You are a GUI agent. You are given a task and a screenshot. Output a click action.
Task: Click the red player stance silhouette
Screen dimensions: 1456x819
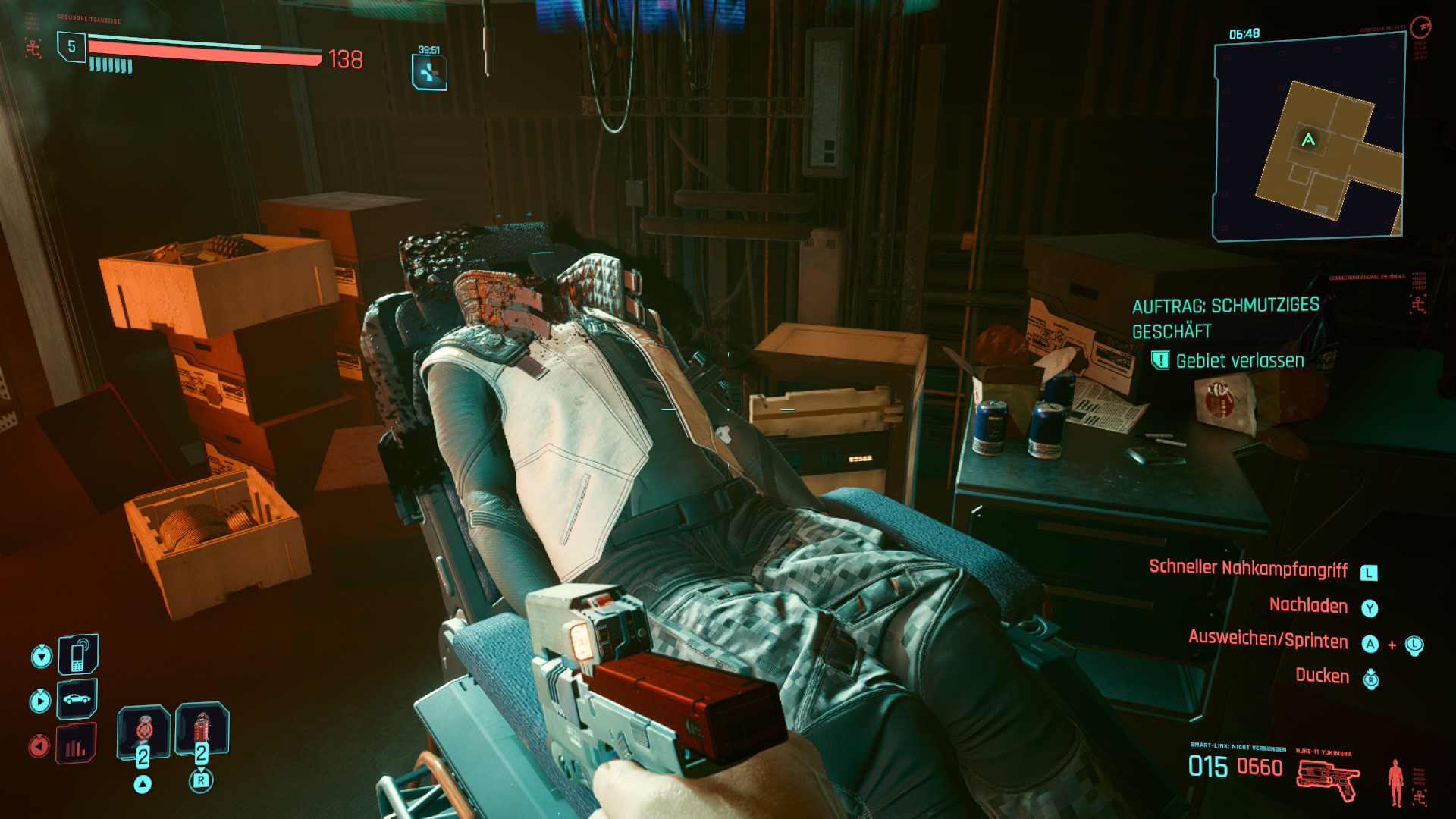pyautogui.click(x=1395, y=782)
